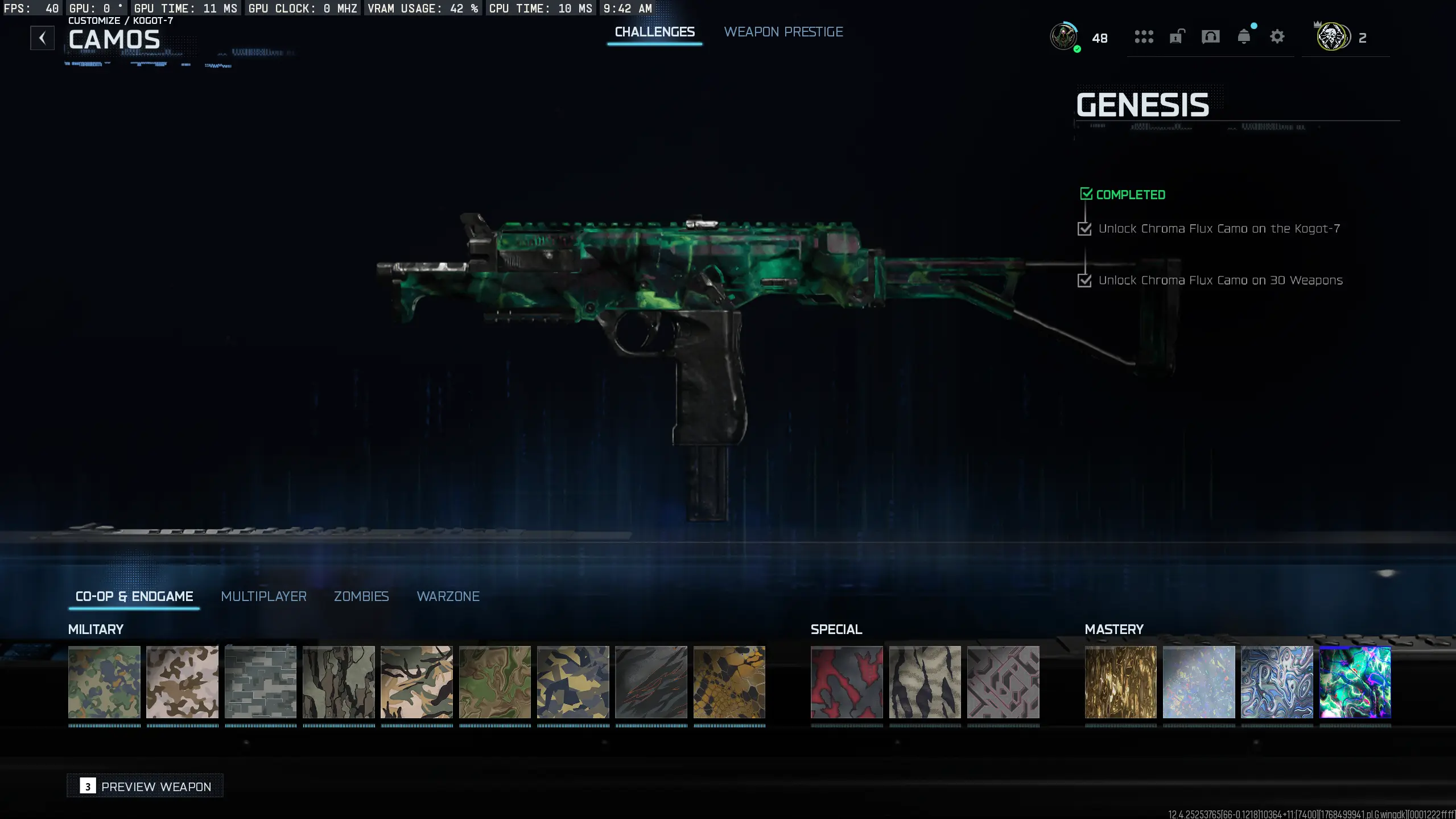Select the WARZONE camo category

(x=448, y=596)
